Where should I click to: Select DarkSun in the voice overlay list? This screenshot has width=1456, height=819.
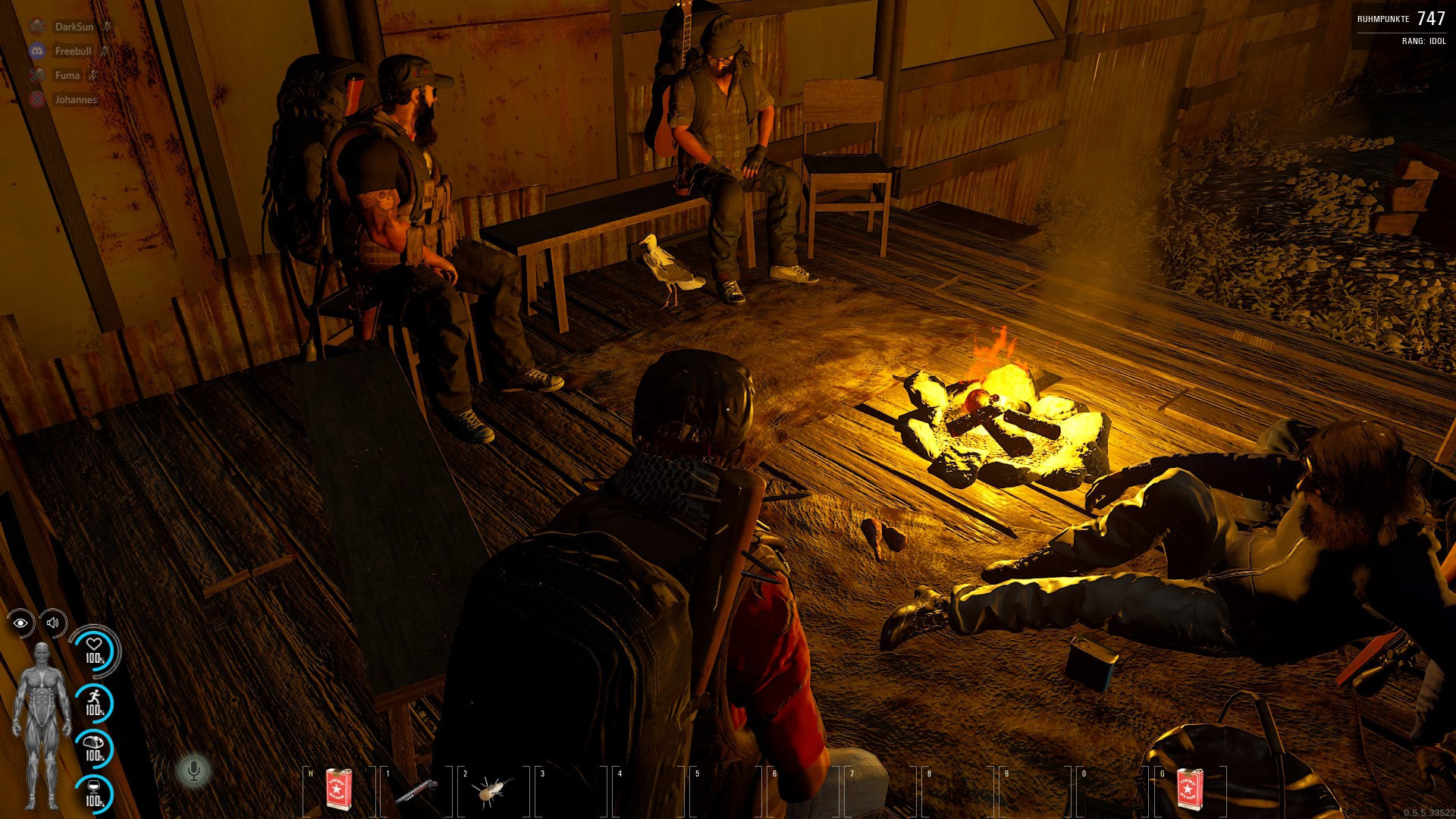point(74,27)
